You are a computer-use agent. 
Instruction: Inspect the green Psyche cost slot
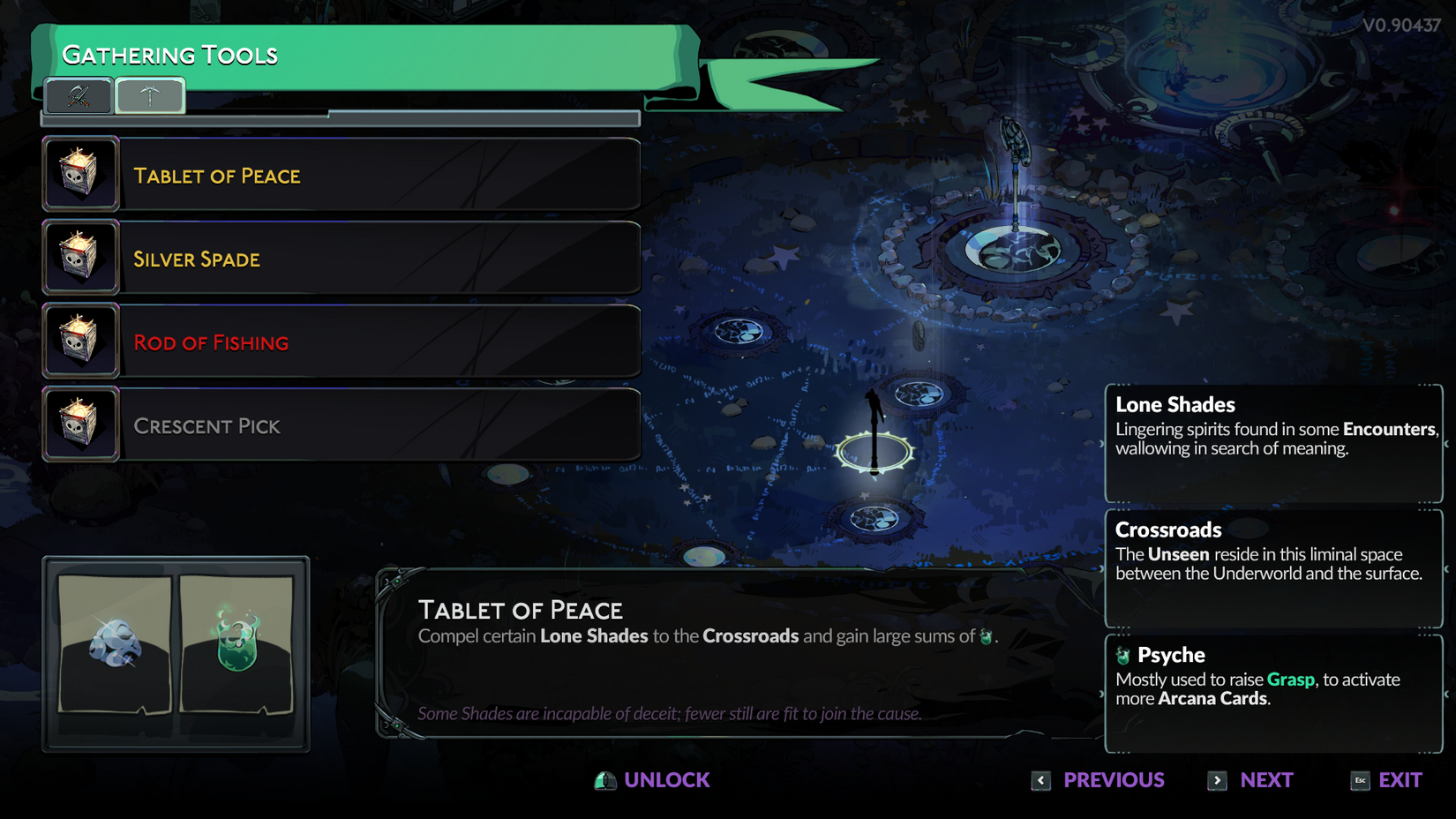pos(236,644)
